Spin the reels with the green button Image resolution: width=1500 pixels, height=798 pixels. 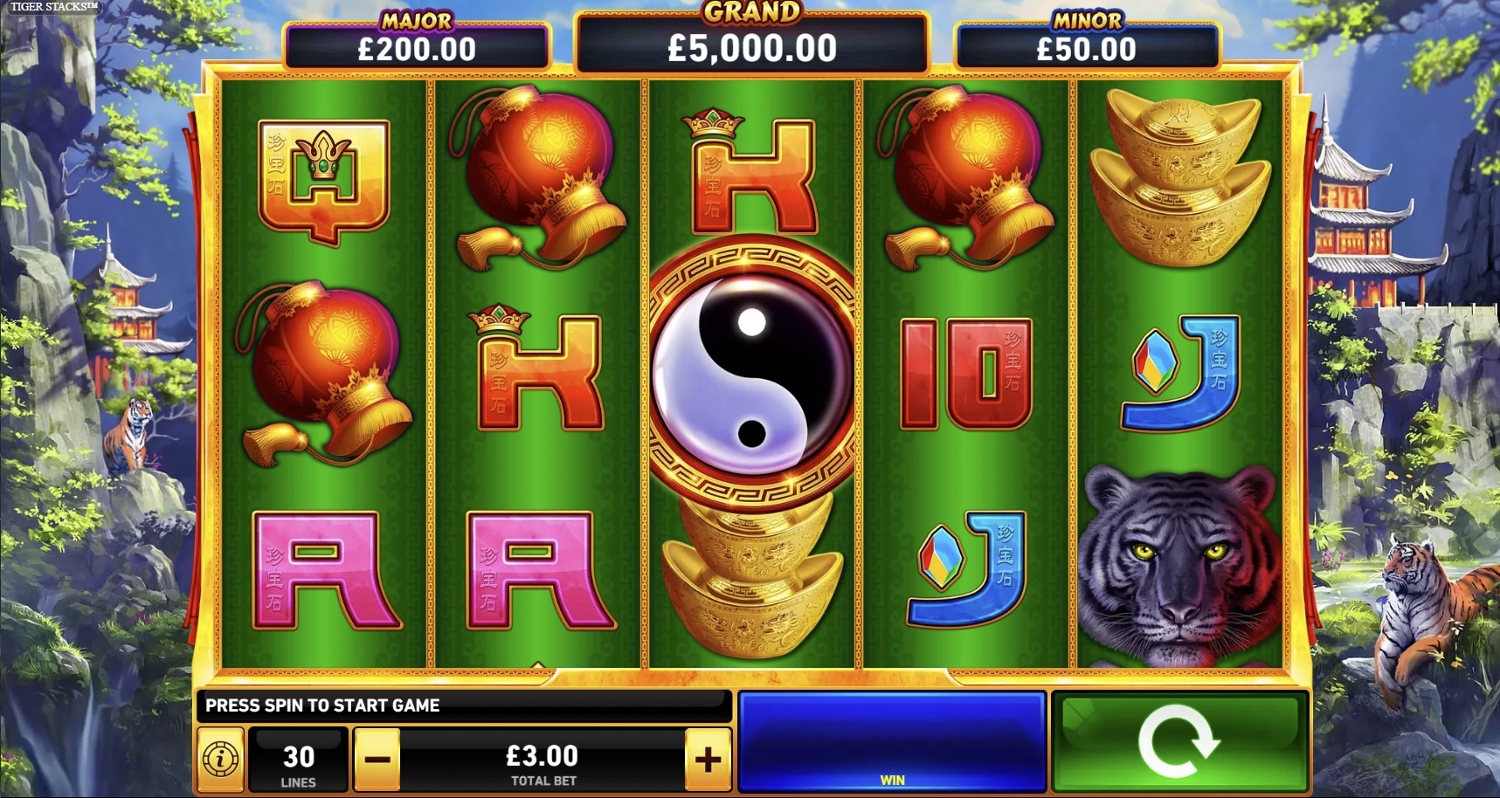tap(1179, 742)
